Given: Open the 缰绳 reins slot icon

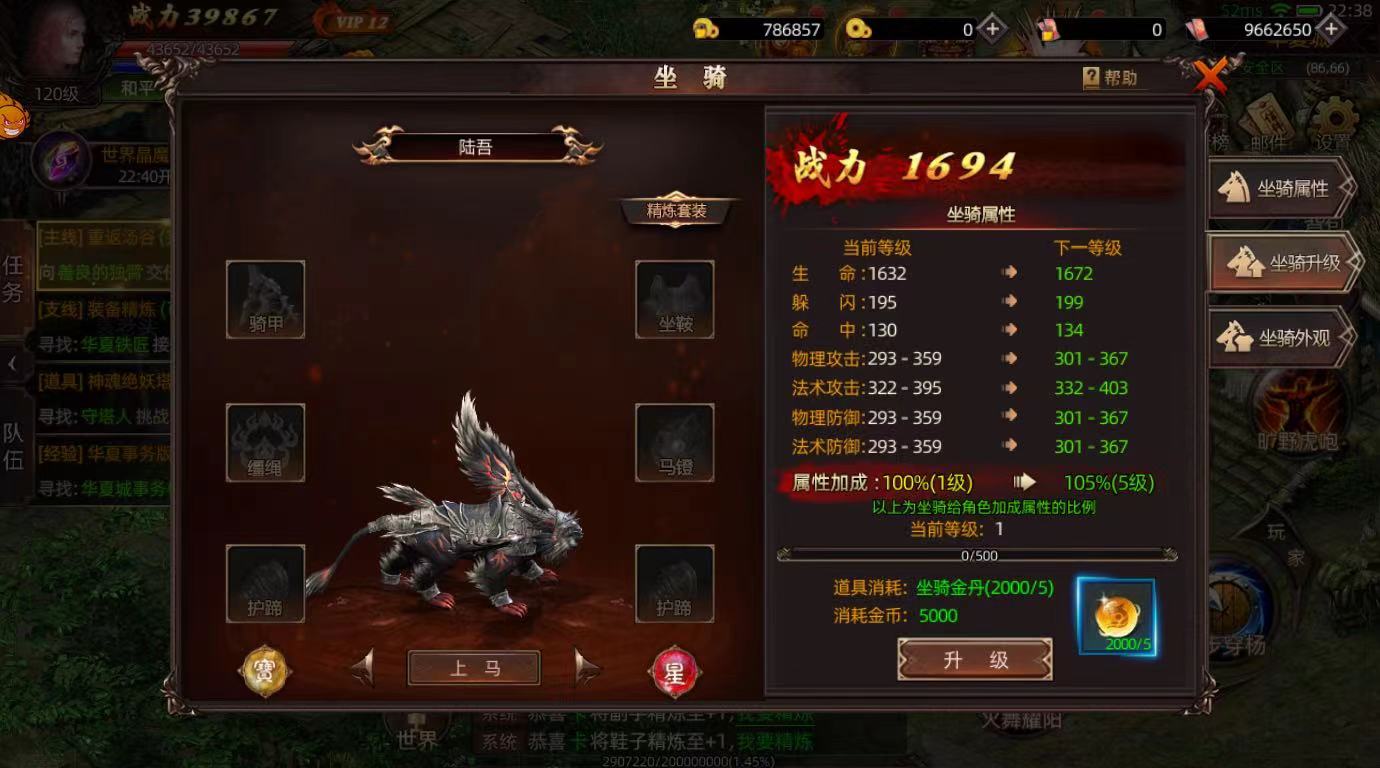Looking at the screenshot, I should click(266, 440).
